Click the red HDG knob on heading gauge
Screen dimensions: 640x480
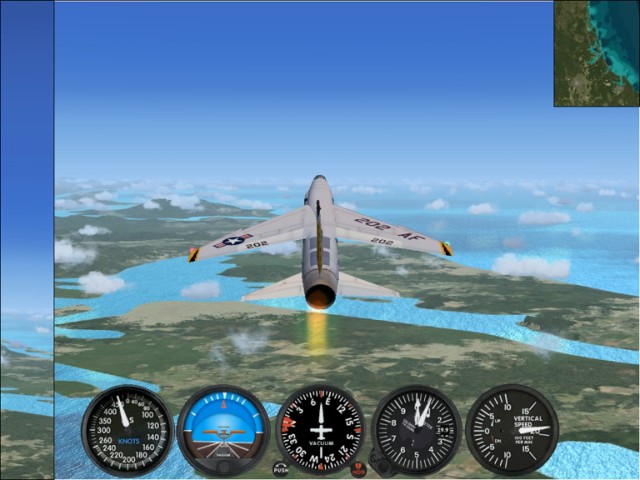pos(358,468)
